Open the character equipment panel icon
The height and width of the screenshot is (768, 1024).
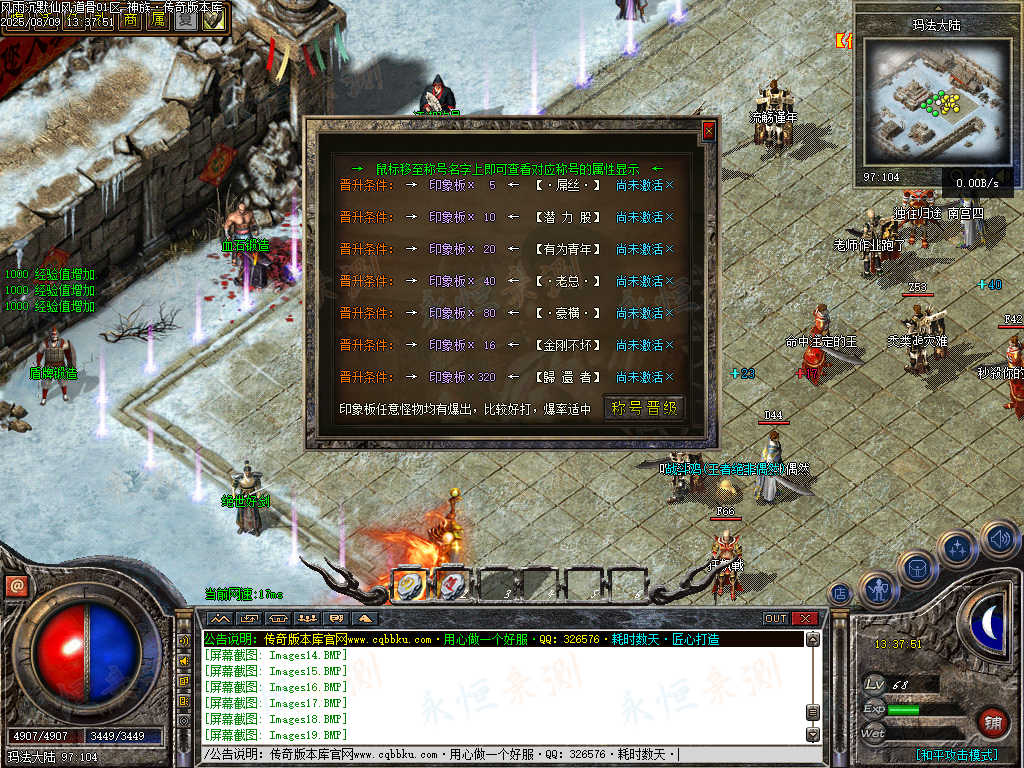click(879, 589)
